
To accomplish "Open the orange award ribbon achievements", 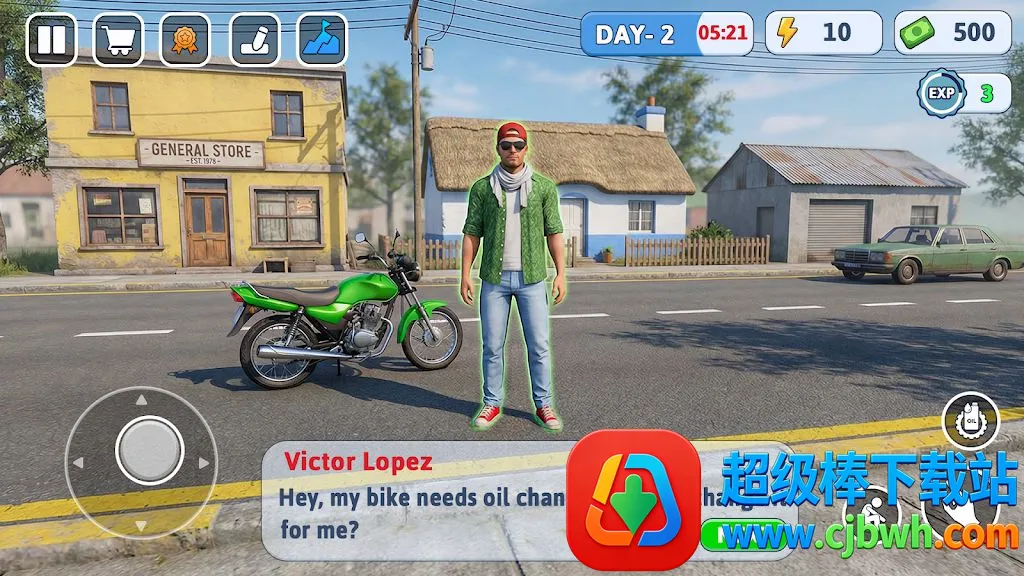I will tap(185, 40).
